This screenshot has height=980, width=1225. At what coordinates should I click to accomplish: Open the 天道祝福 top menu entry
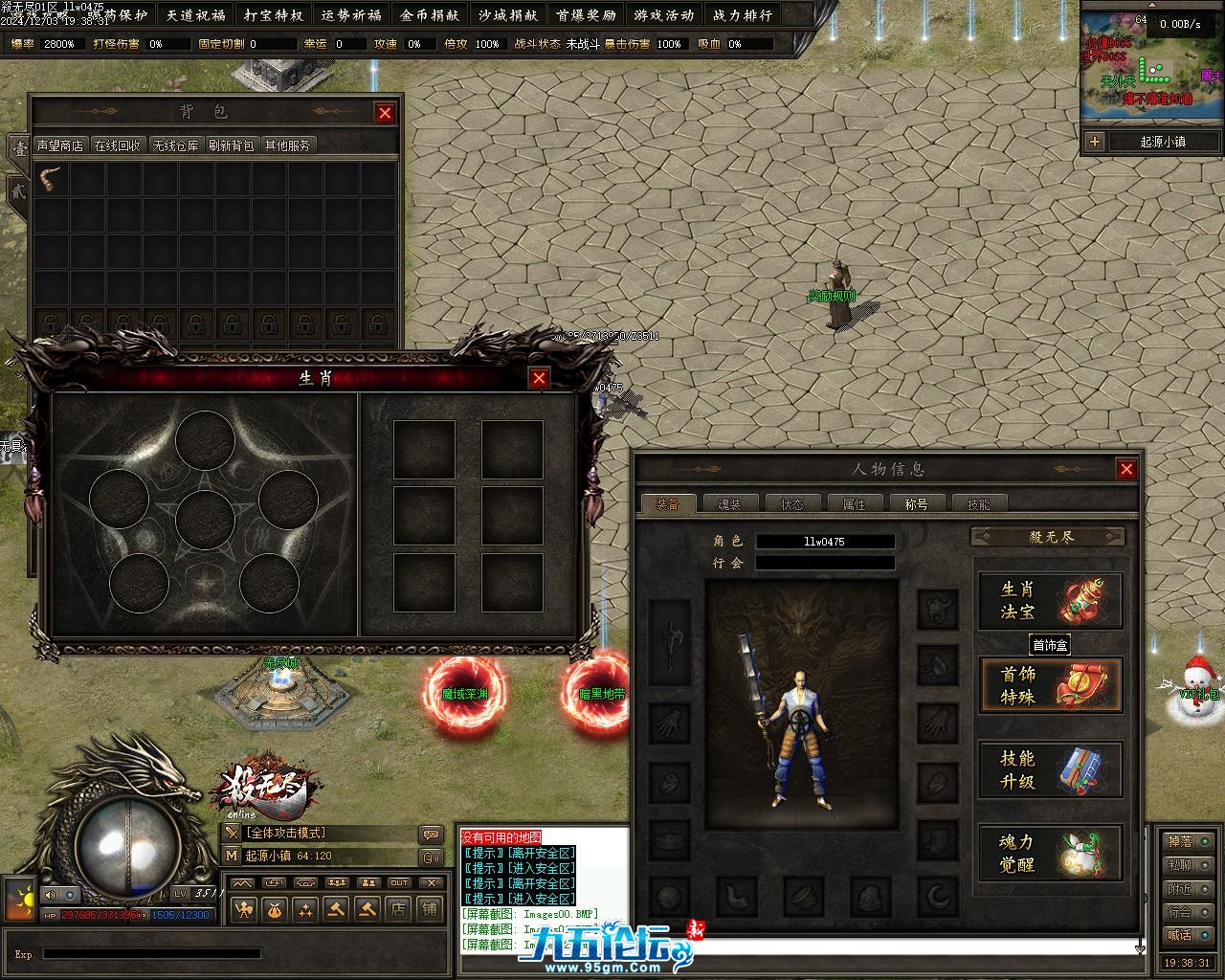pyautogui.click(x=195, y=15)
